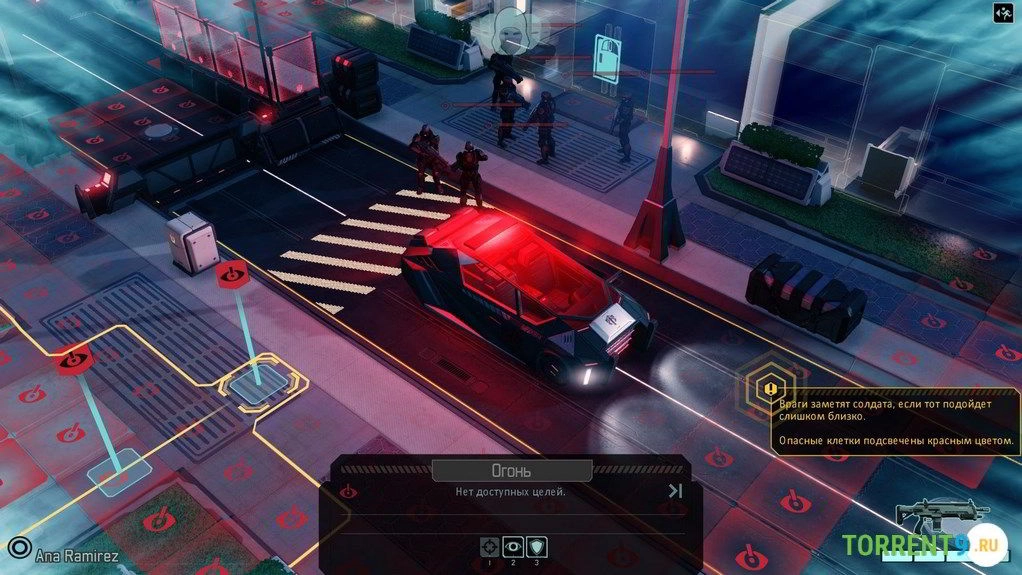1022x575 pixels.
Task: Click the hacking objective marker icon
Action: click(x=607, y=50)
